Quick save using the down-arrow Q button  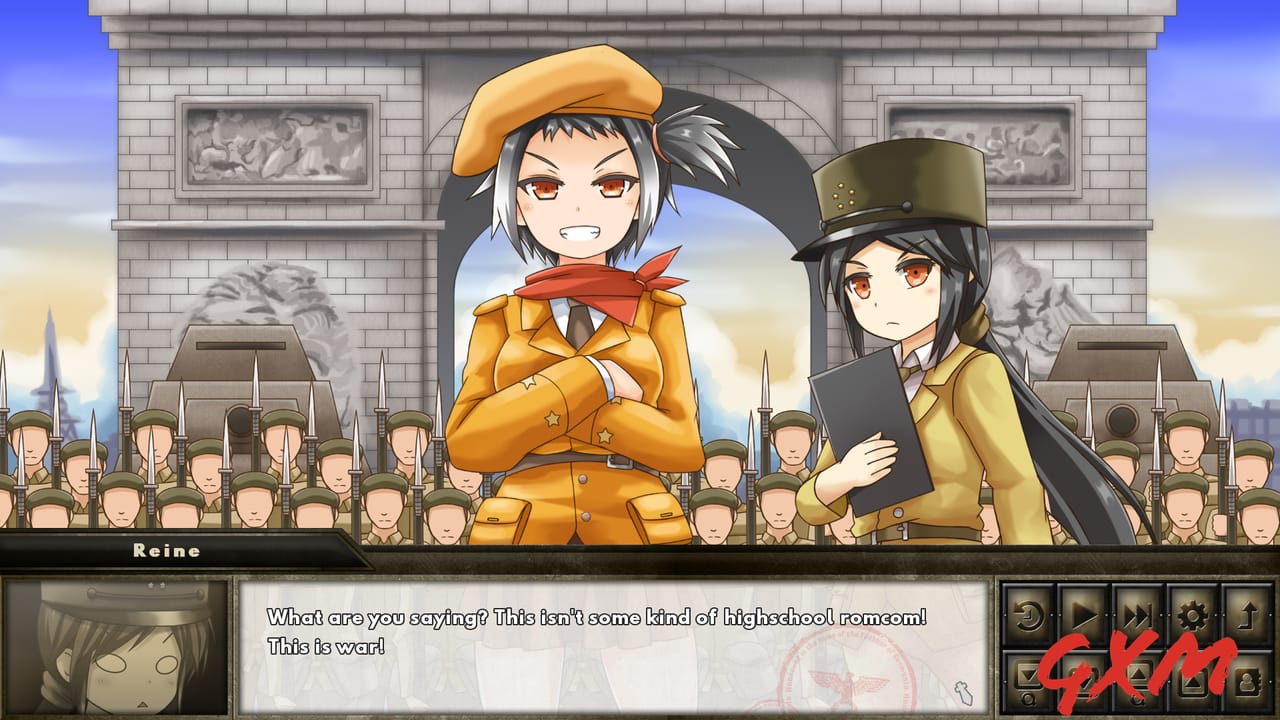(1028, 680)
